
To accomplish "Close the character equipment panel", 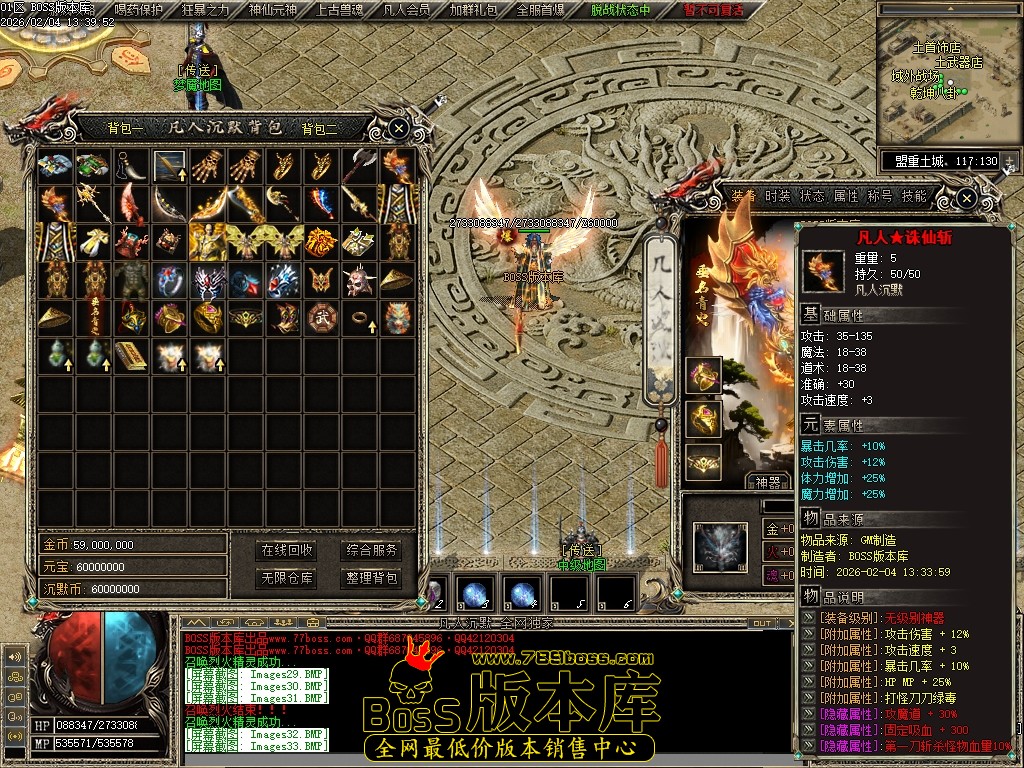I will pos(966,199).
